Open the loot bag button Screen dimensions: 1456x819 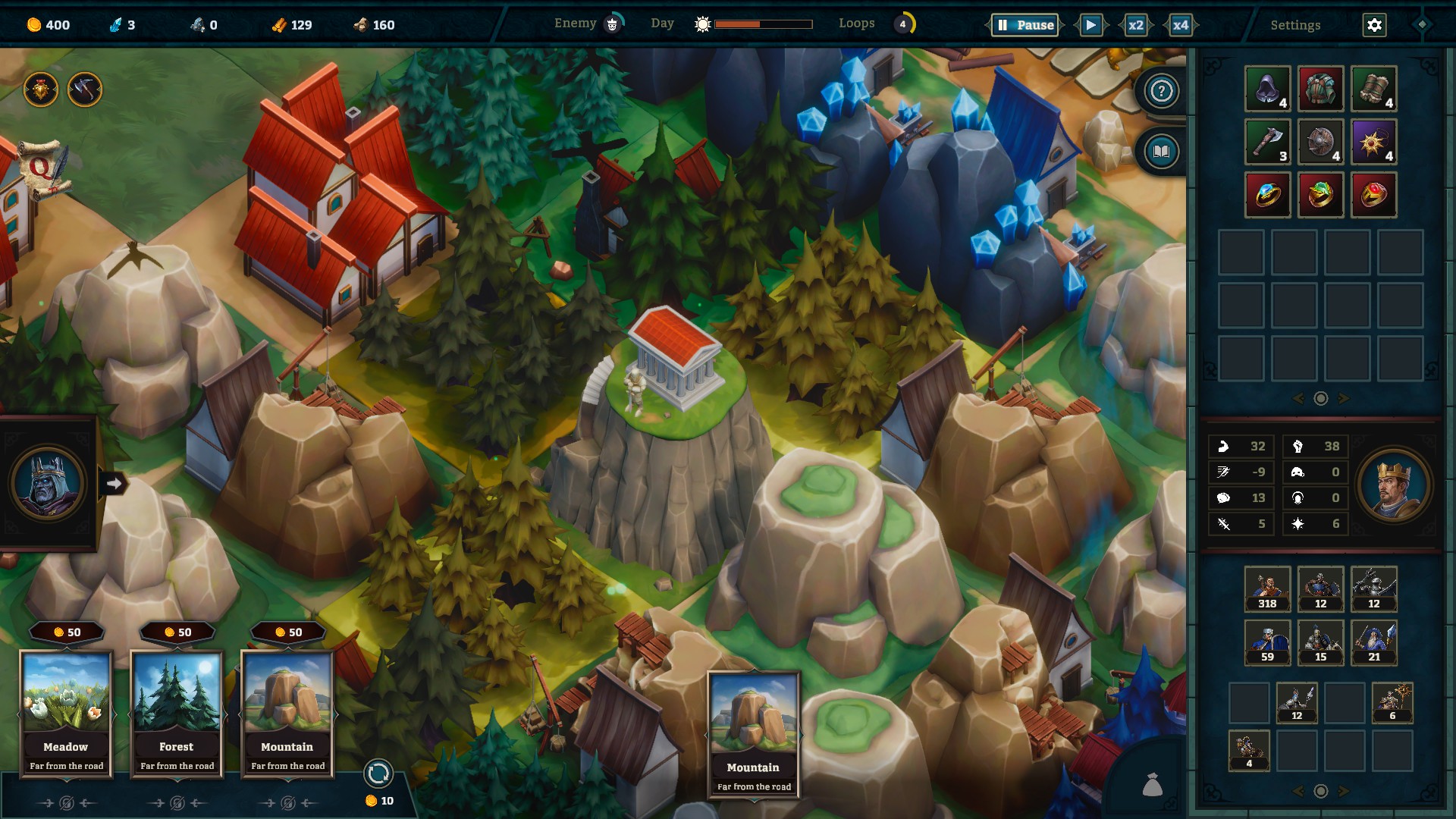point(1152,785)
